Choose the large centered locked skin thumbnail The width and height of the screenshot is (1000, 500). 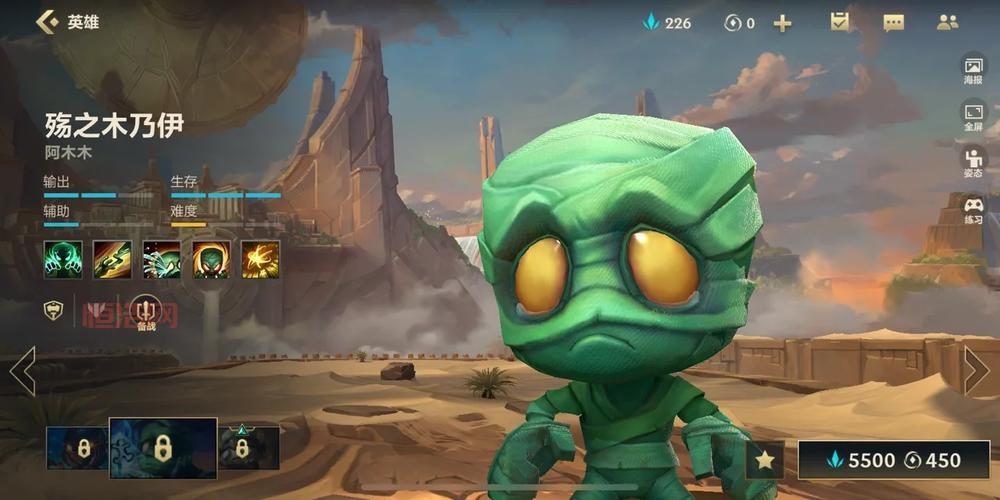[163, 447]
